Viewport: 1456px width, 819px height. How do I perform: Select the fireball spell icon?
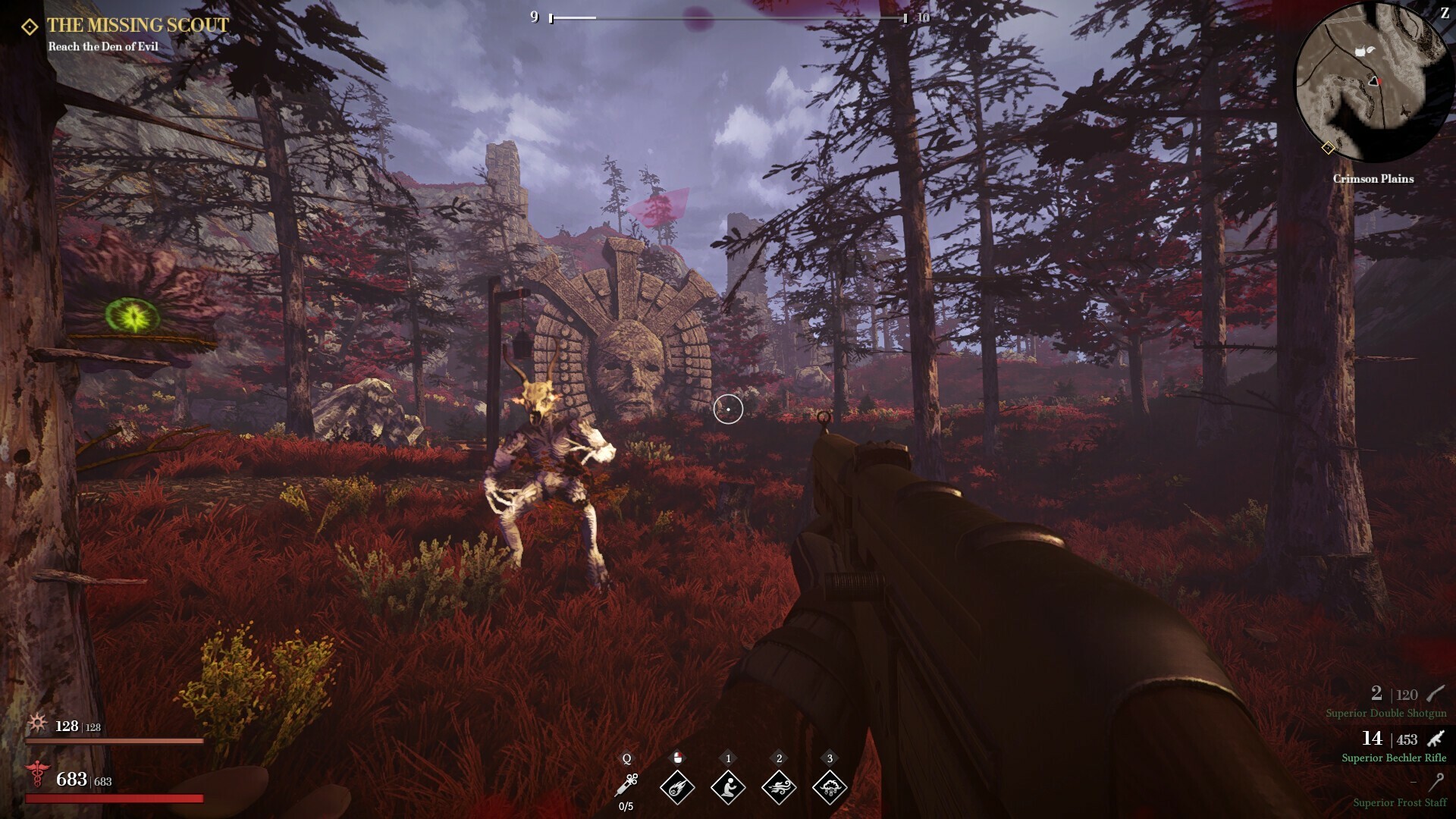click(x=677, y=786)
